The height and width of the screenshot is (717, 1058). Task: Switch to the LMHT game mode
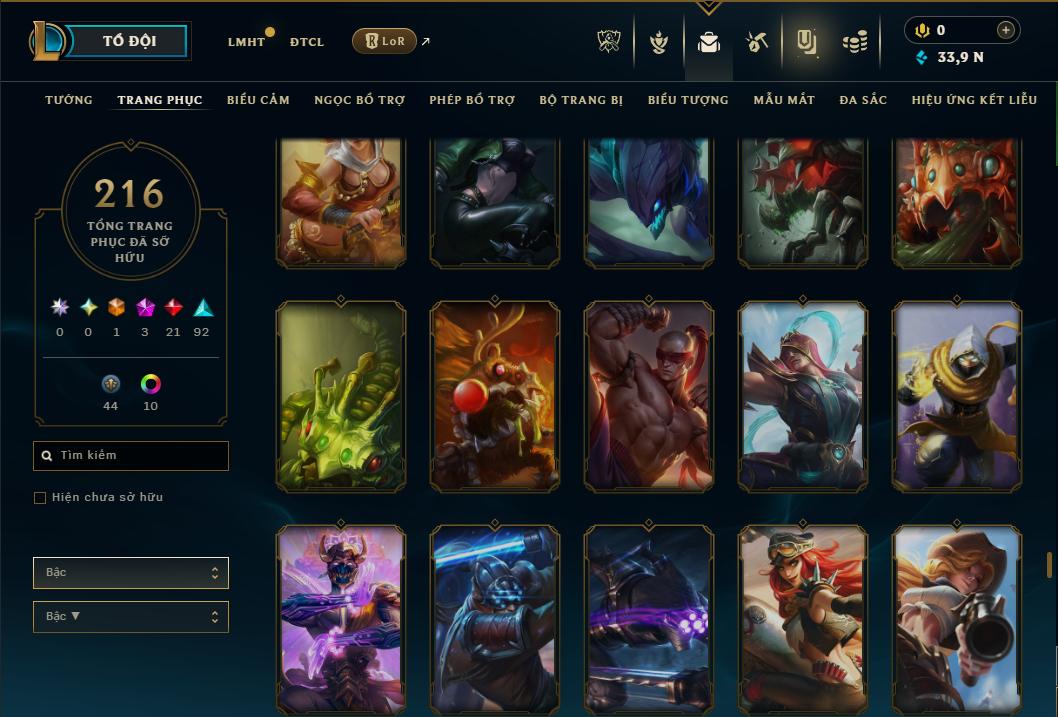tap(246, 42)
